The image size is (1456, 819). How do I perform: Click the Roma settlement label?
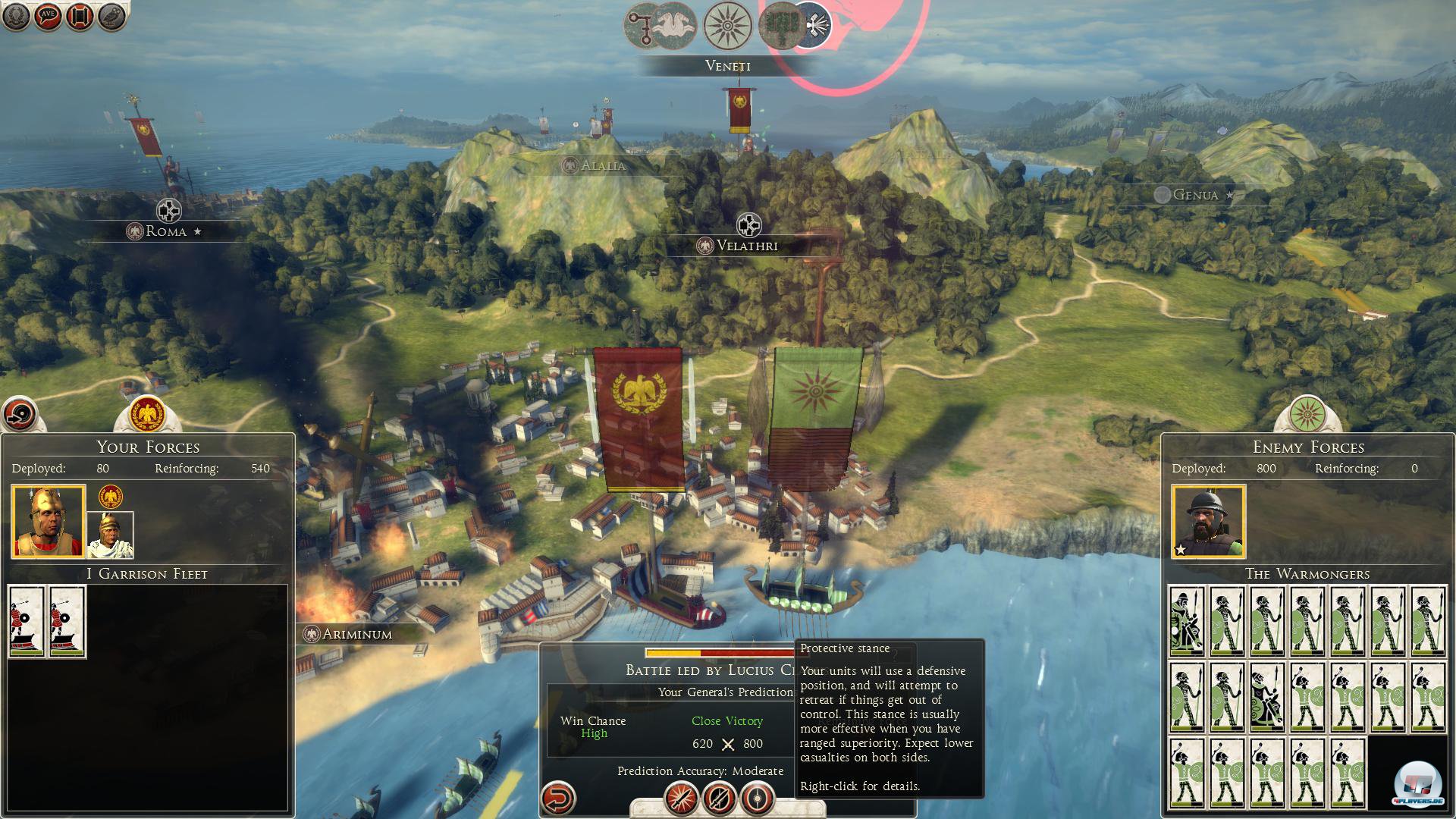pyautogui.click(x=165, y=231)
